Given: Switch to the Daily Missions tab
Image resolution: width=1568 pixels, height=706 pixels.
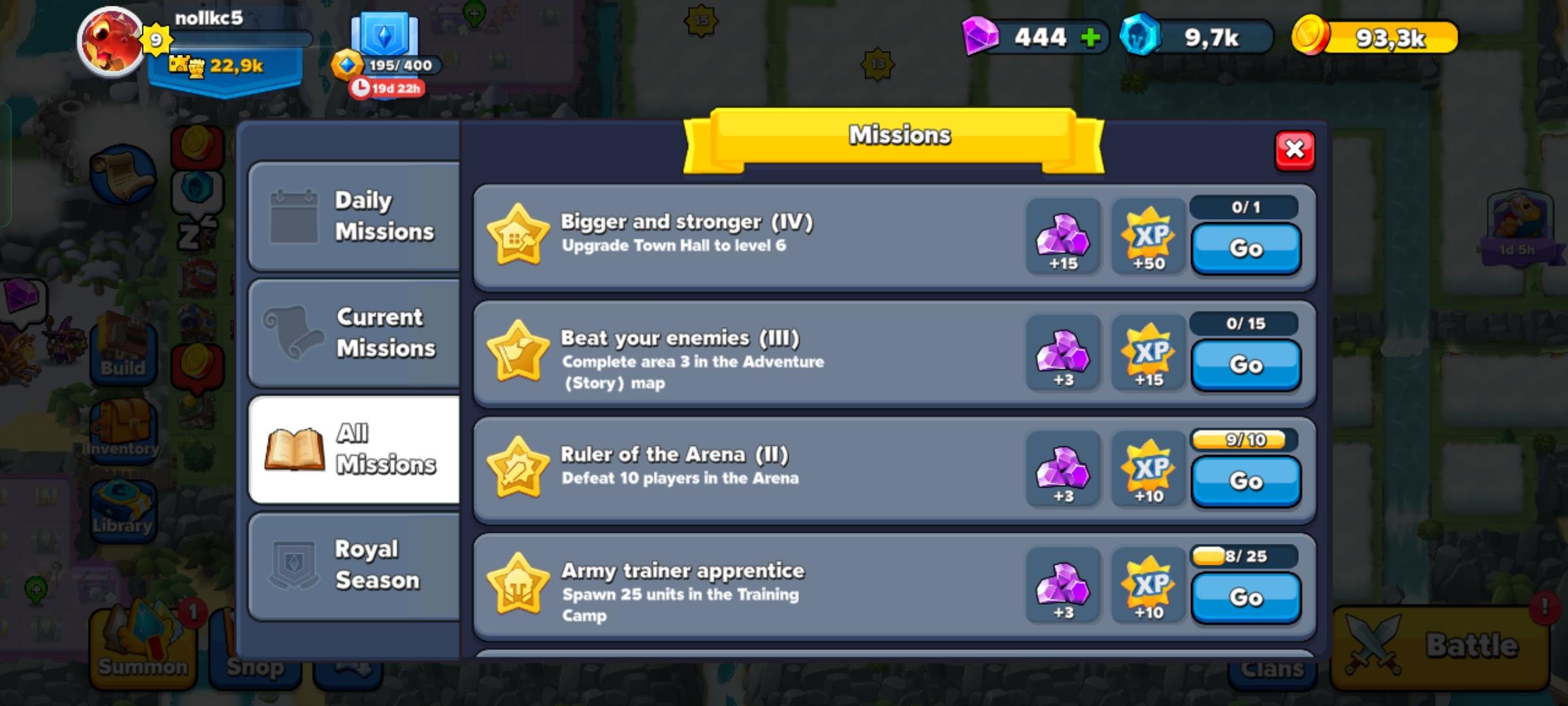Looking at the screenshot, I should pyautogui.click(x=356, y=216).
